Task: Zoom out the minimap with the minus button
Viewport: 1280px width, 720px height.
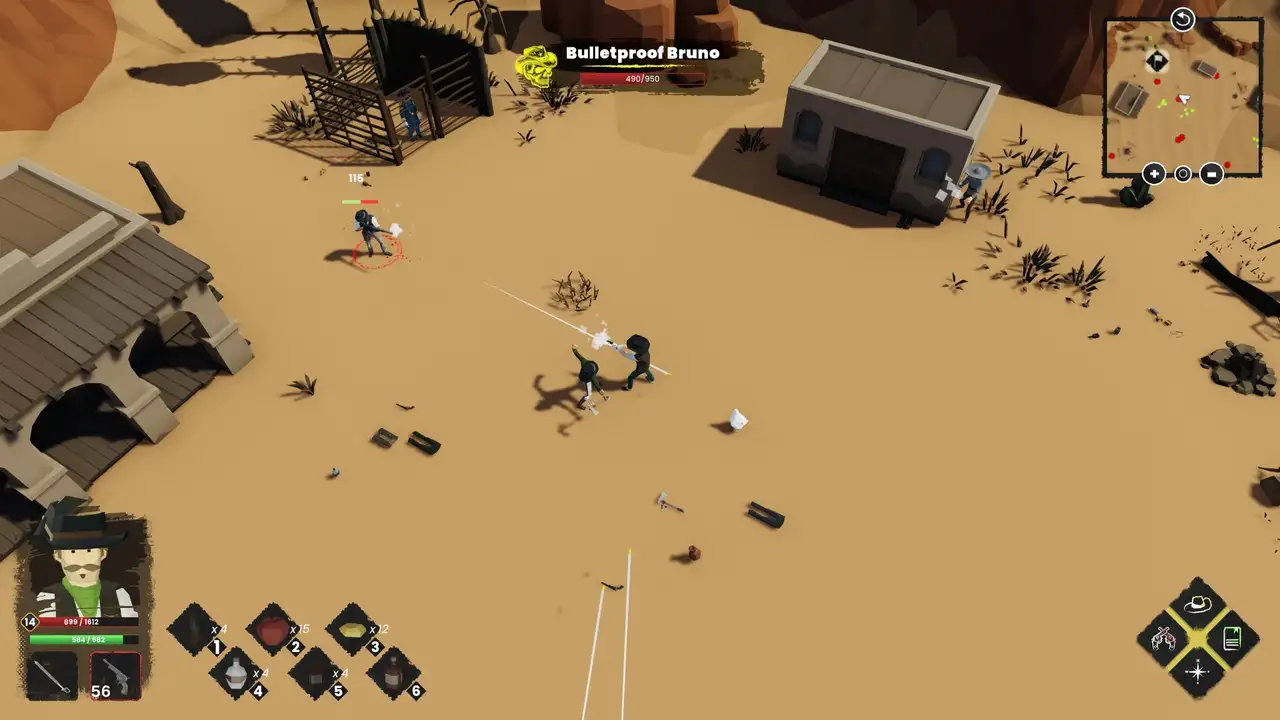Action: coord(1211,174)
